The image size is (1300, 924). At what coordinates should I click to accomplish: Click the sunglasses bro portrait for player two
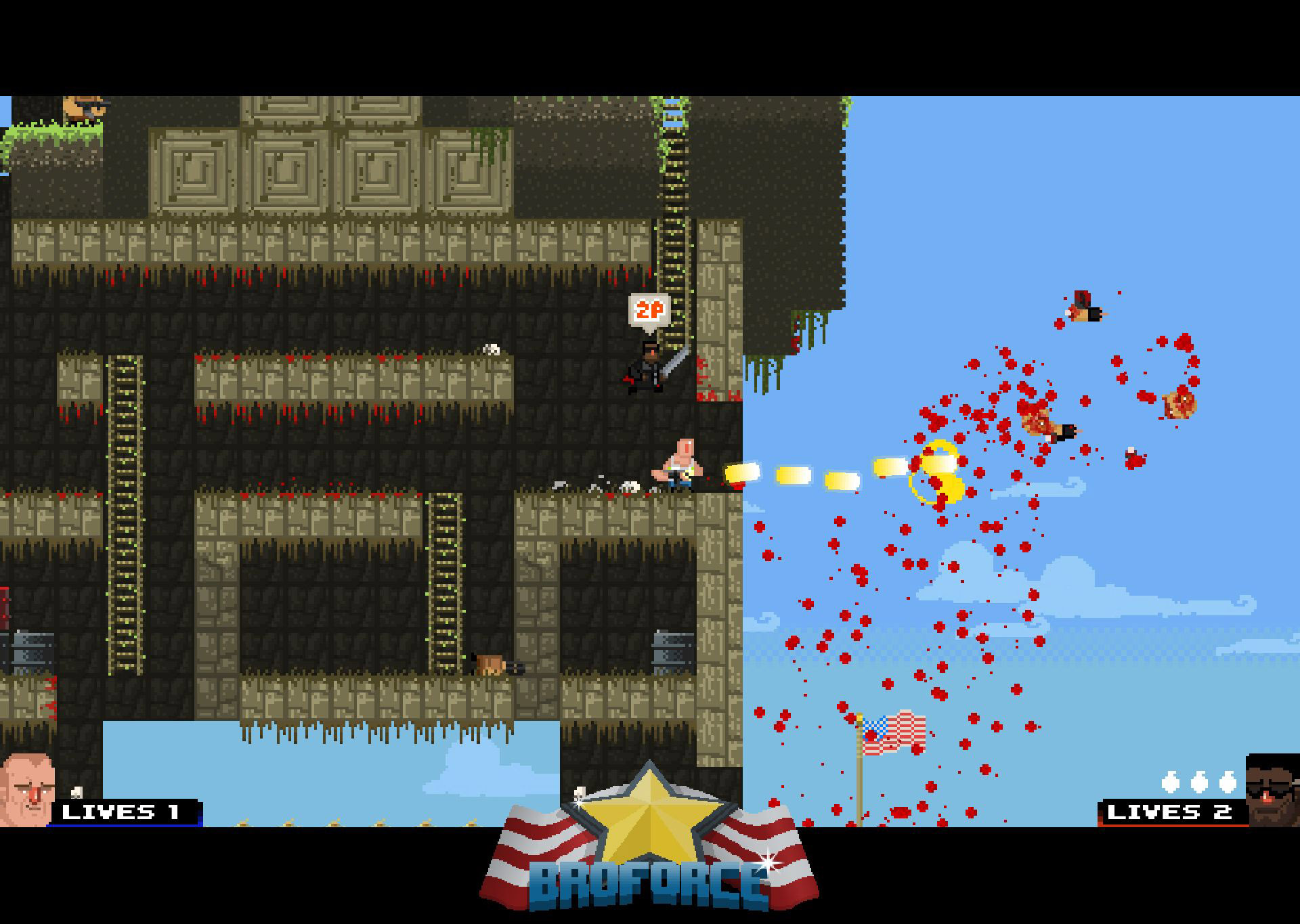(1272, 791)
